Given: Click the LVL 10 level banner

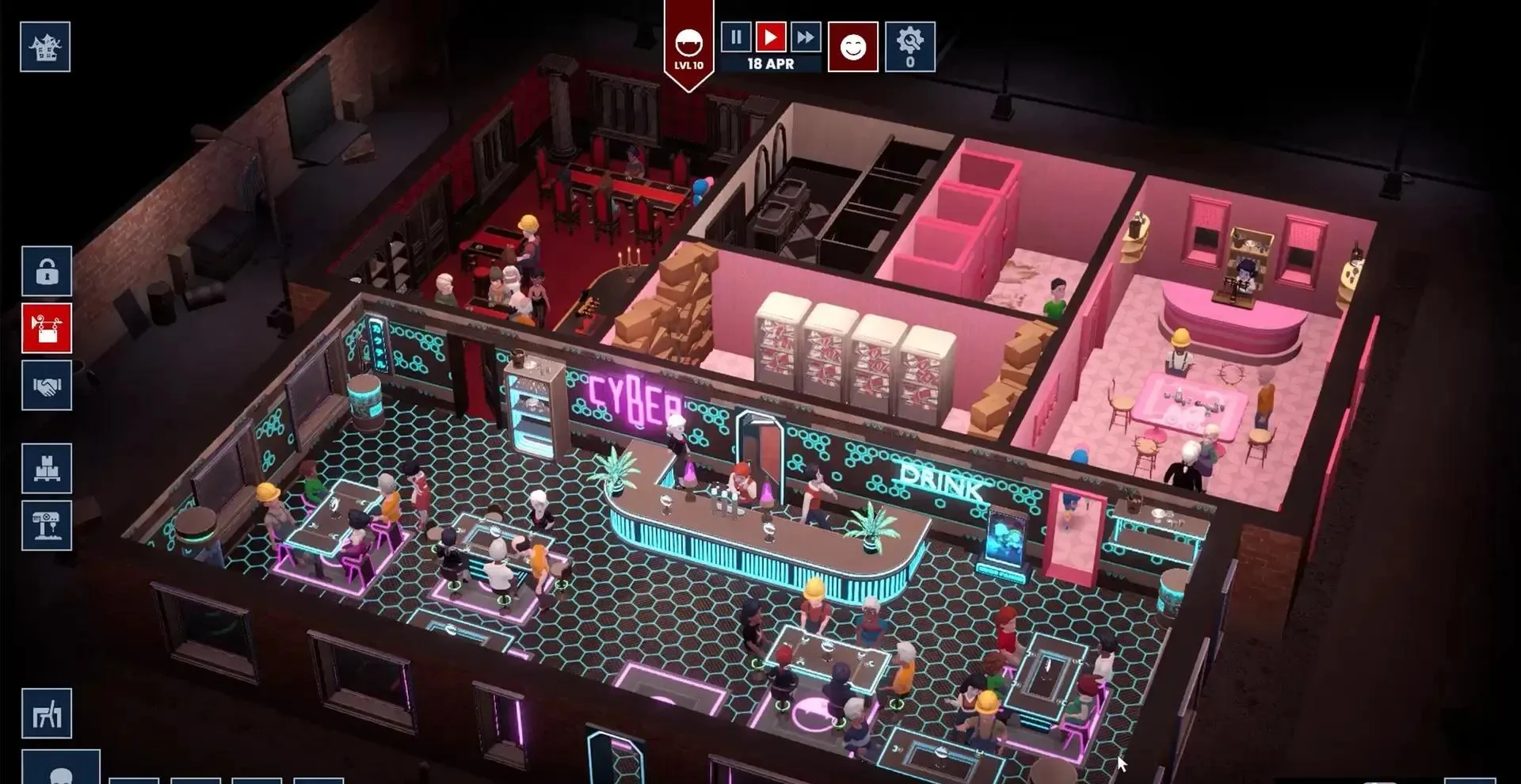Looking at the screenshot, I should 688,49.
